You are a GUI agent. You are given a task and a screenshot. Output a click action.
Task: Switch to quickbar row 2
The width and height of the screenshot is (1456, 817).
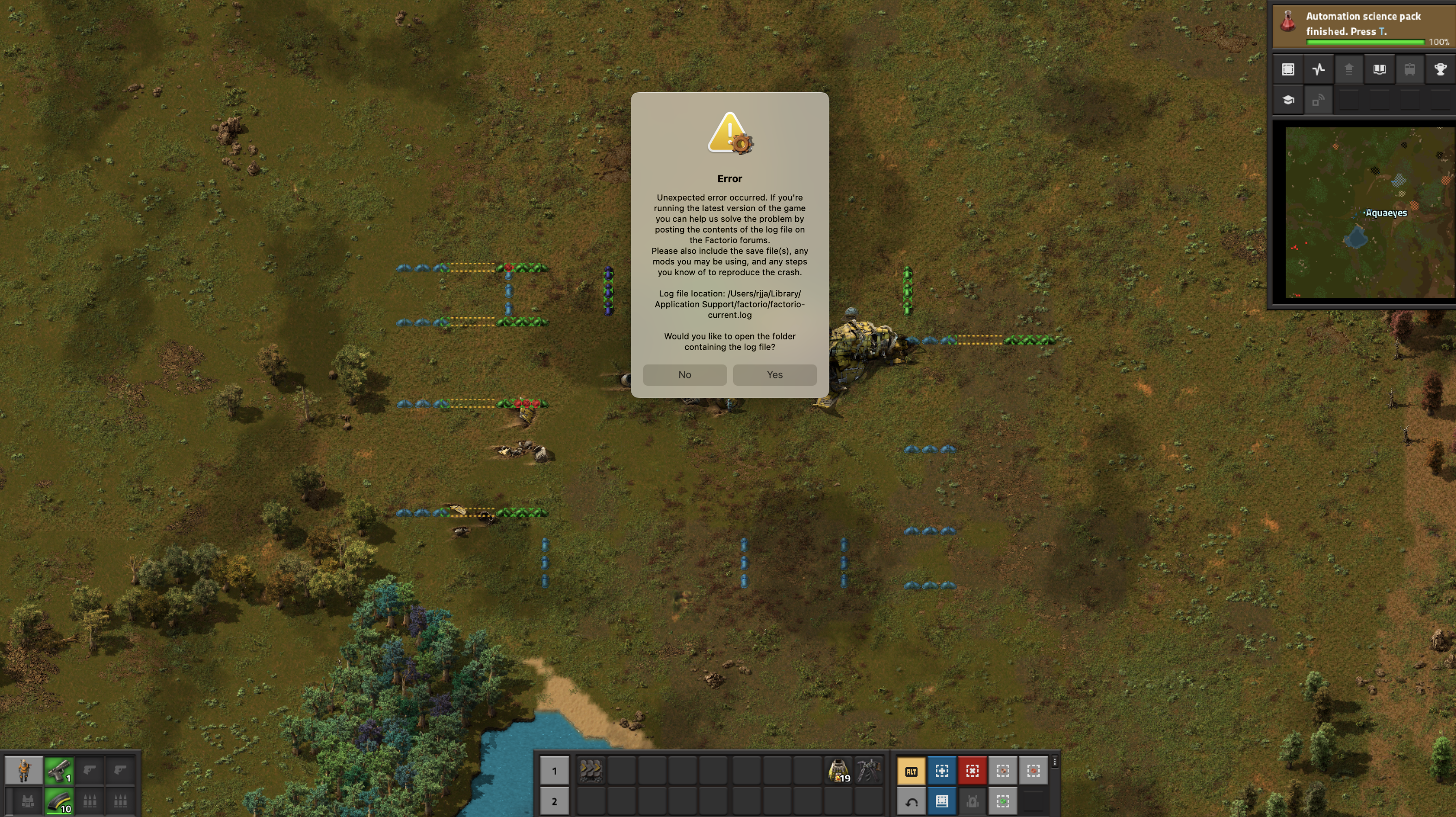point(554,801)
